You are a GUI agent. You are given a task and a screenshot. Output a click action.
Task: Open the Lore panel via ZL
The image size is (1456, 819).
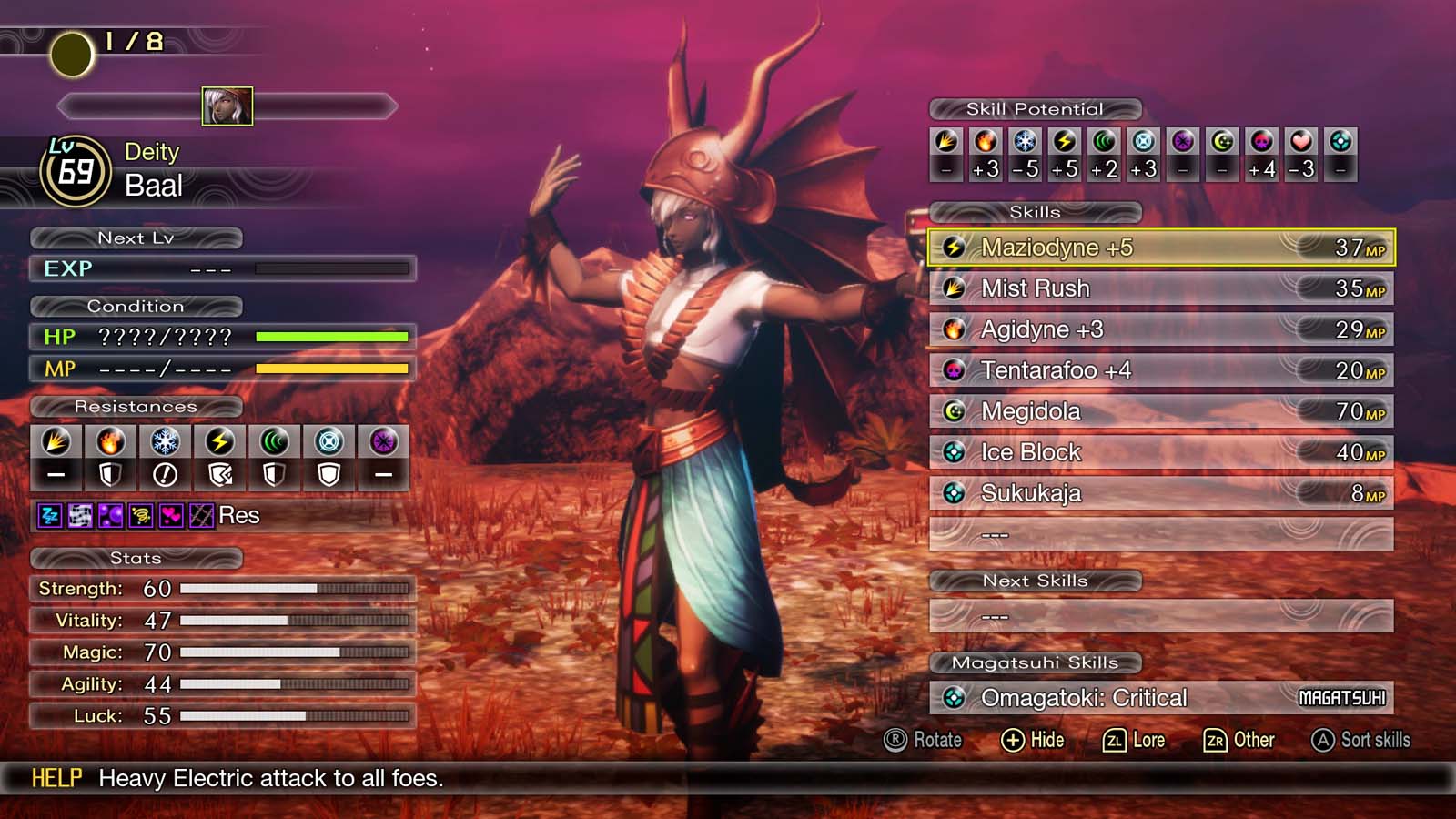tap(1136, 740)
